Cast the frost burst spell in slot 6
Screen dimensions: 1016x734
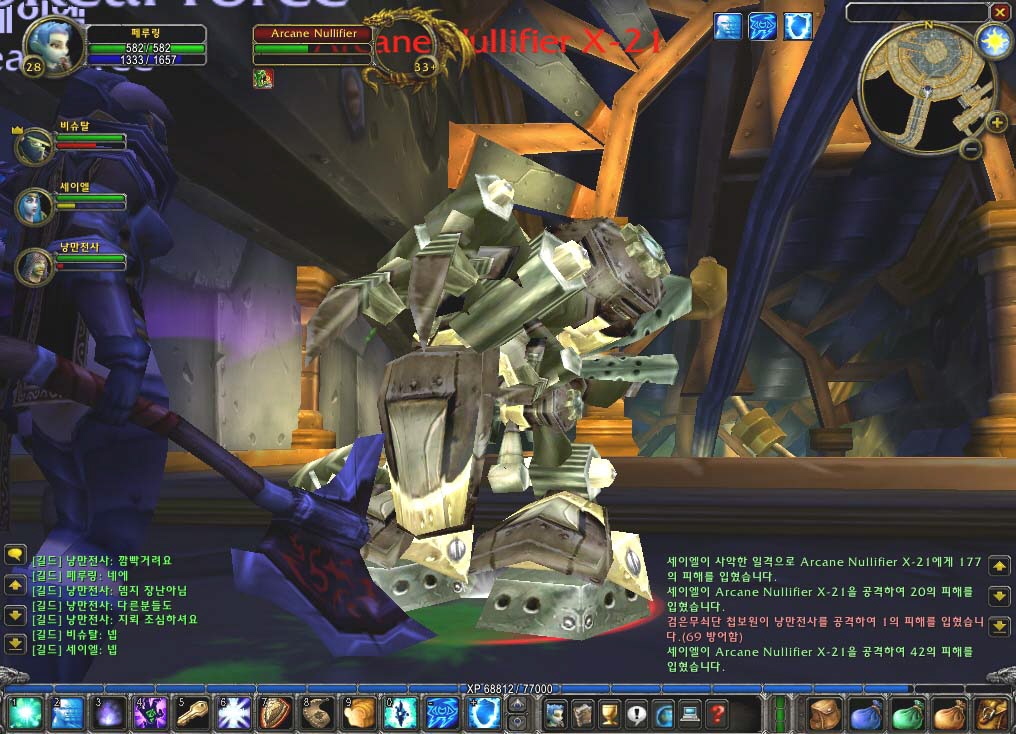click(x=233, y=712)
